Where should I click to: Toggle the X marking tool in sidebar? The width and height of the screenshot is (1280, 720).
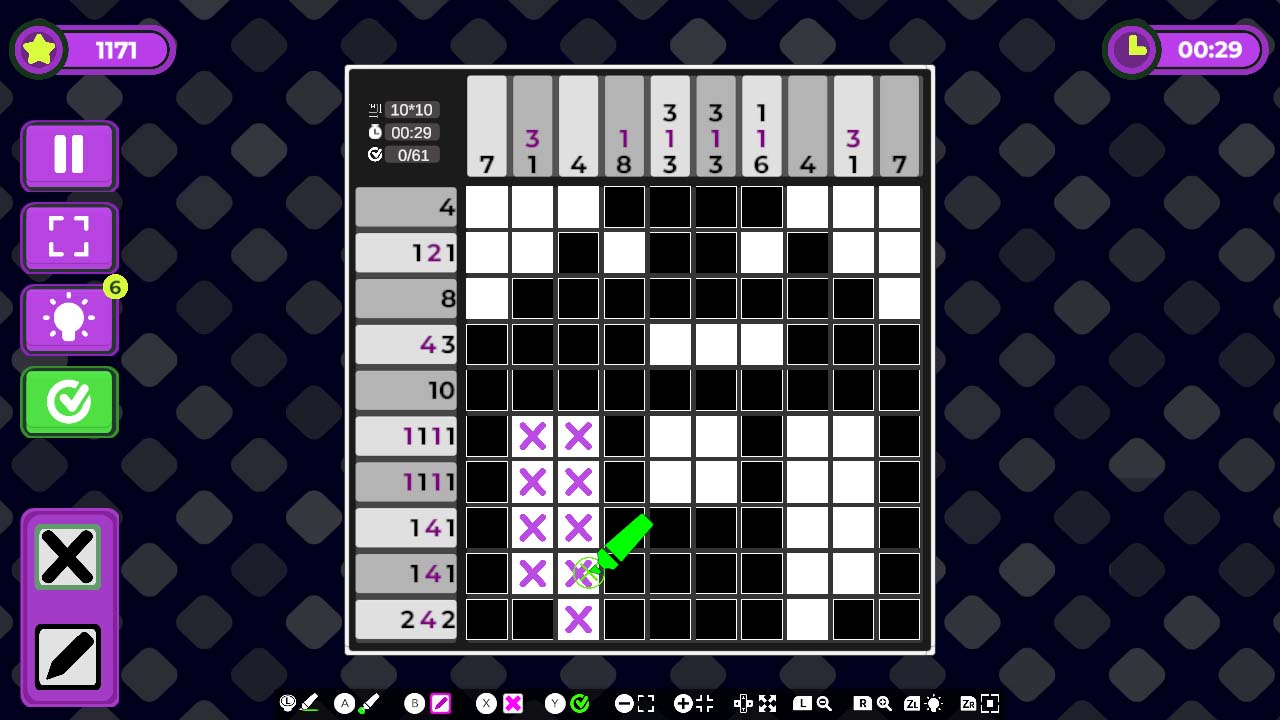tap(68, 556)
